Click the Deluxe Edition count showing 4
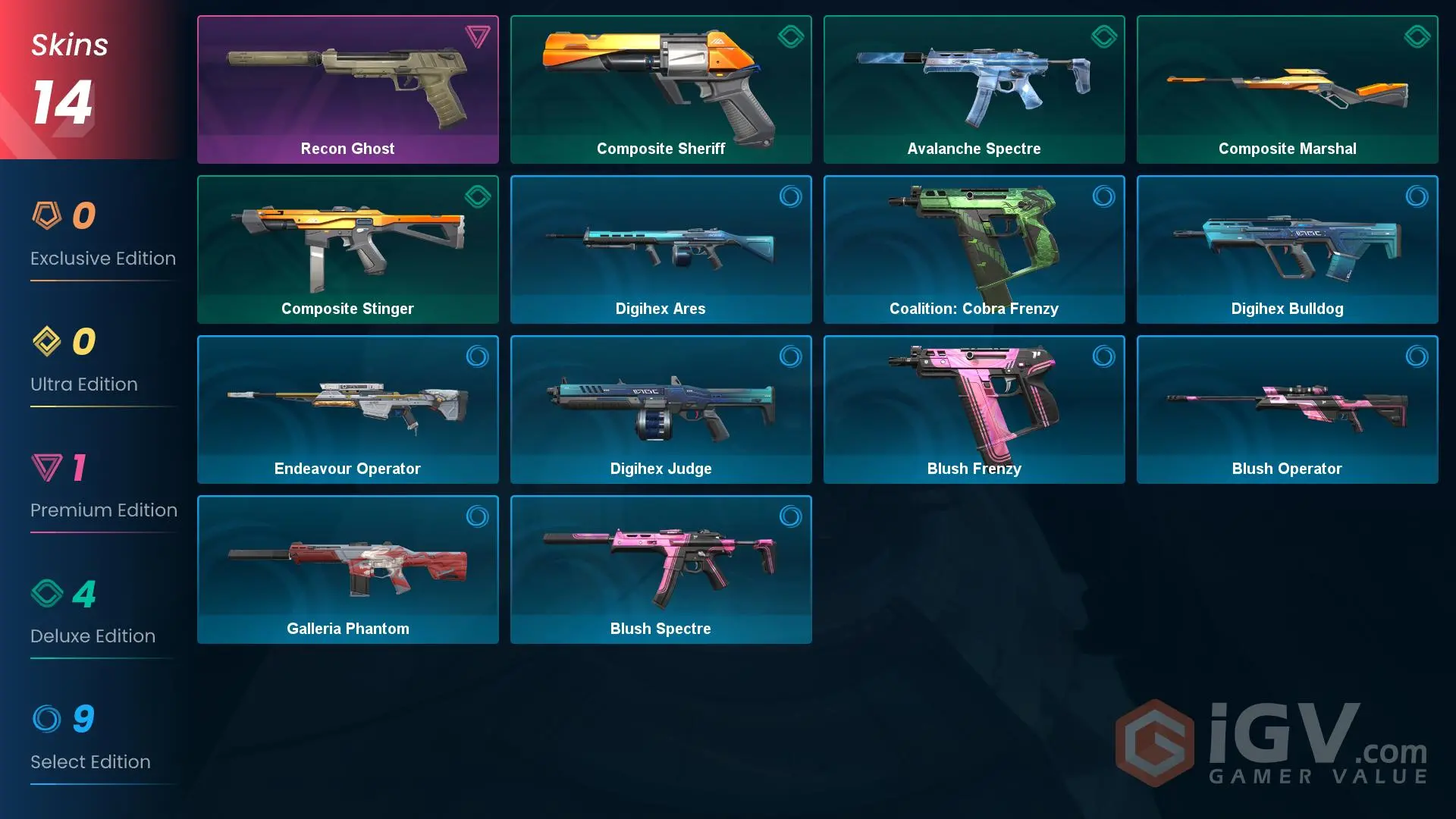Screen dimensions: 1456x819 [x=83, y=595]
